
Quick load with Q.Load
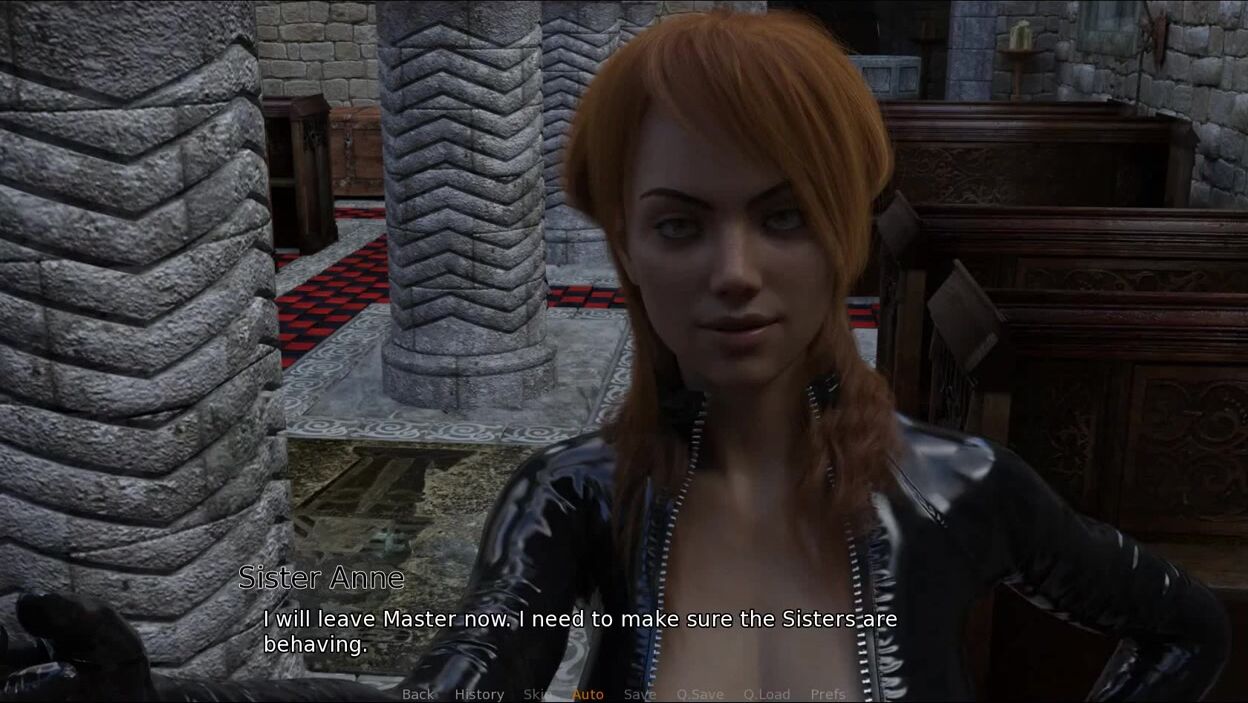(x=766, y=694)
